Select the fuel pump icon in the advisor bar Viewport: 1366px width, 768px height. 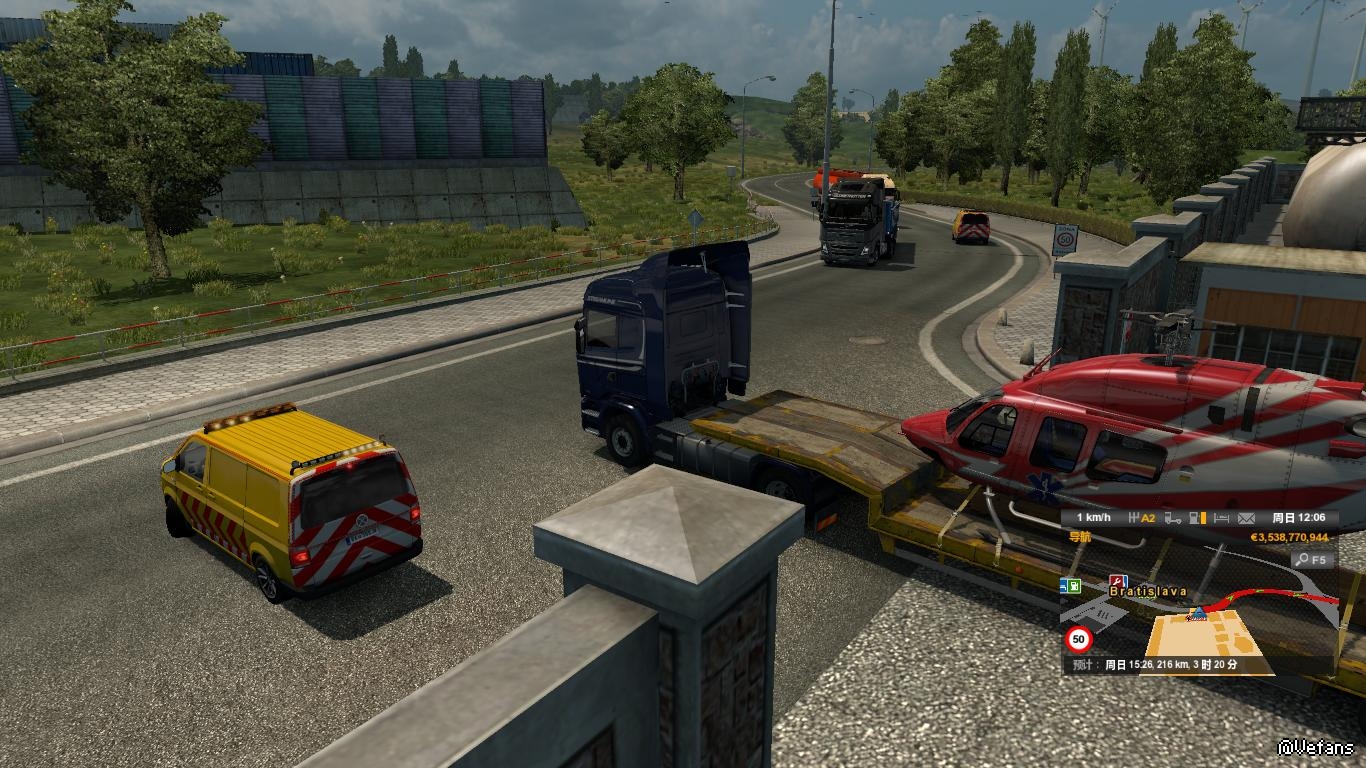(1195, 518)
